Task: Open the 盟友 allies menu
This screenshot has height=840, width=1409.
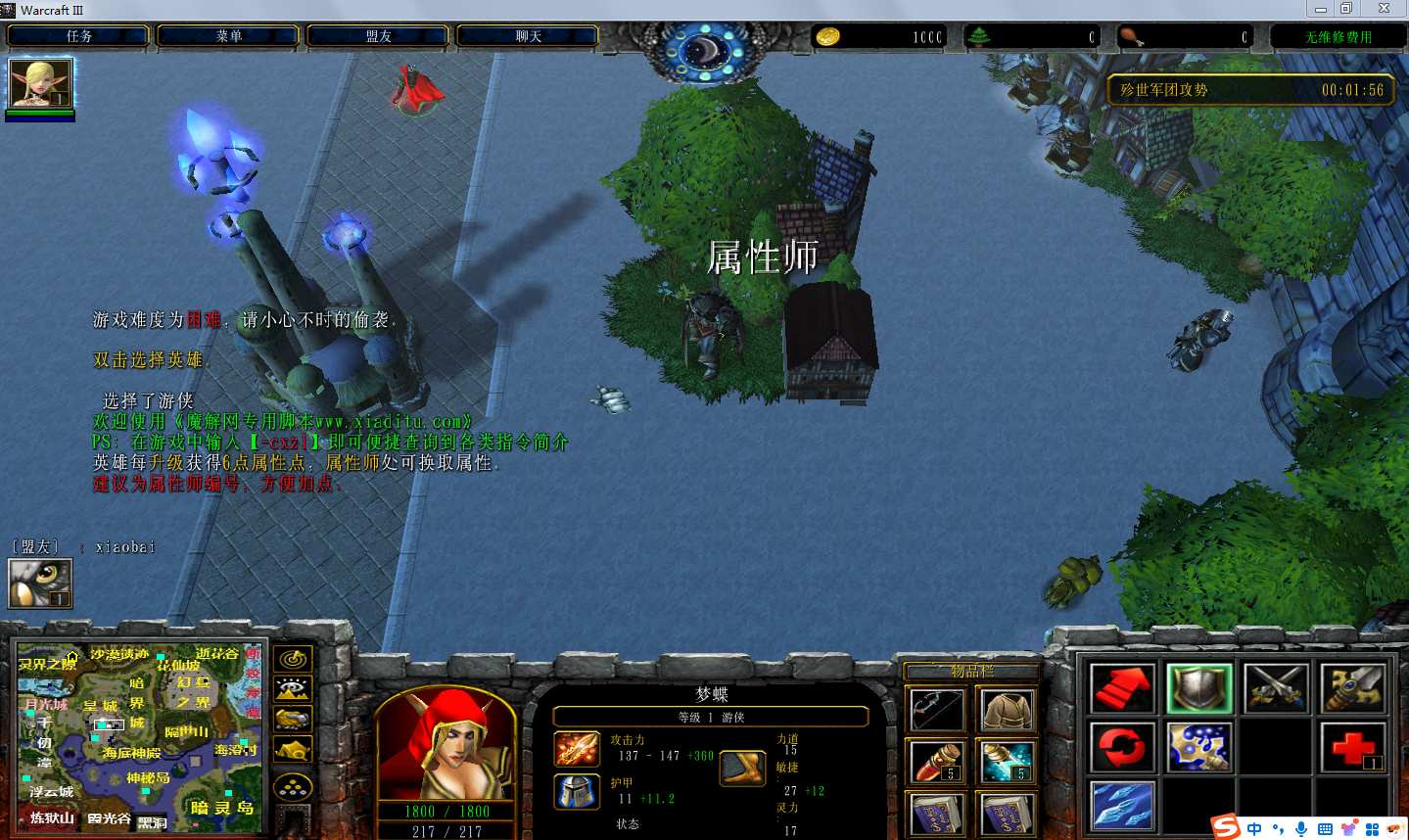Action: point(378,36)
